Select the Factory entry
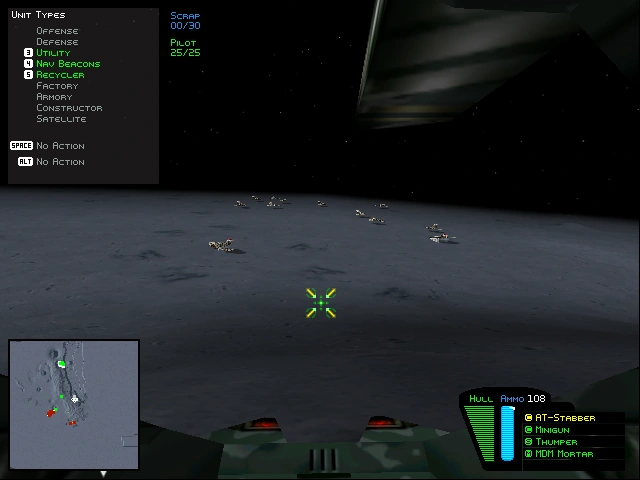Screen dimensions: 640x480 click(x=57, y=86)
